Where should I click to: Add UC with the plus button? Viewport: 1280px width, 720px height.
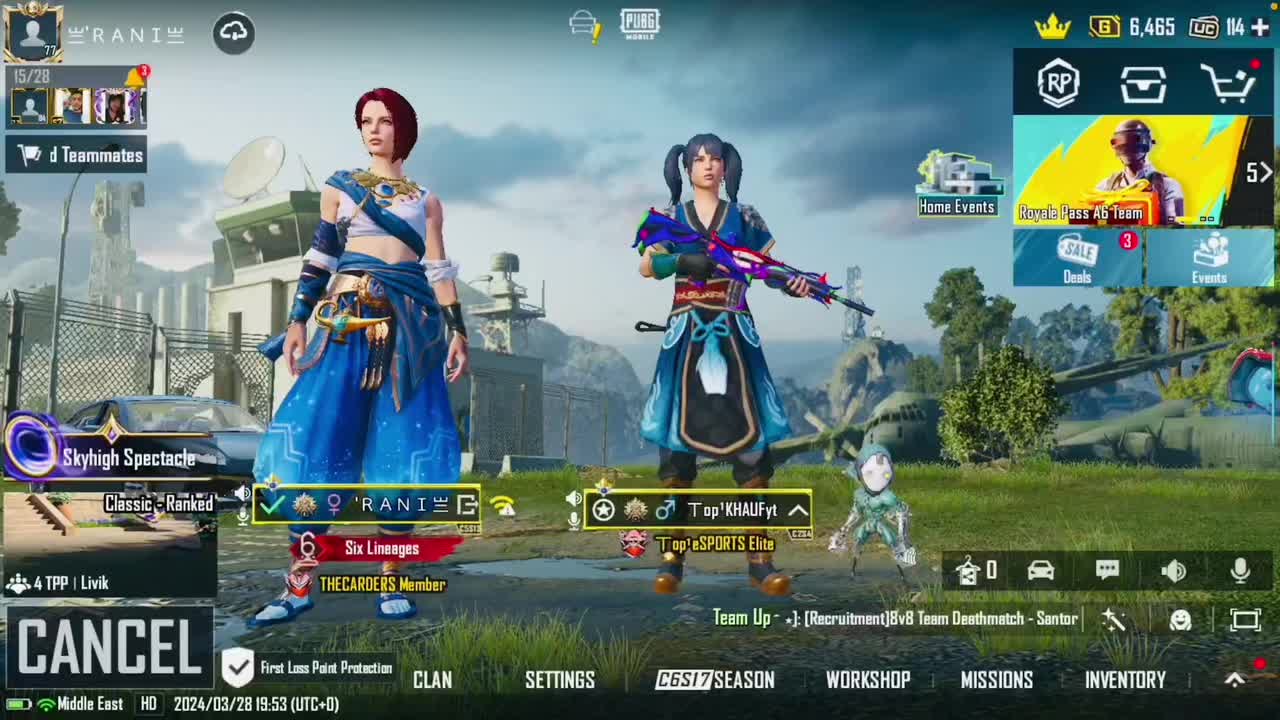point(1260,27)
